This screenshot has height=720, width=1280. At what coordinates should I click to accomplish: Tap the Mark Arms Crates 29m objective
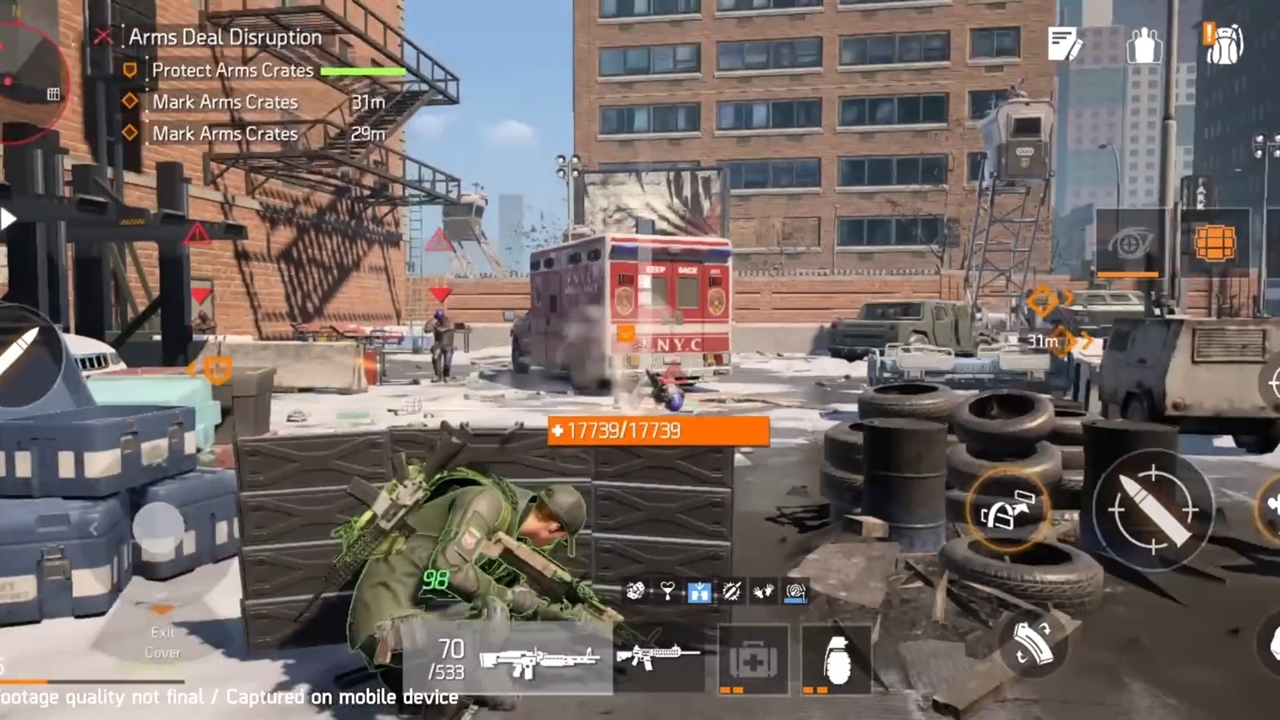coord(225,133)
